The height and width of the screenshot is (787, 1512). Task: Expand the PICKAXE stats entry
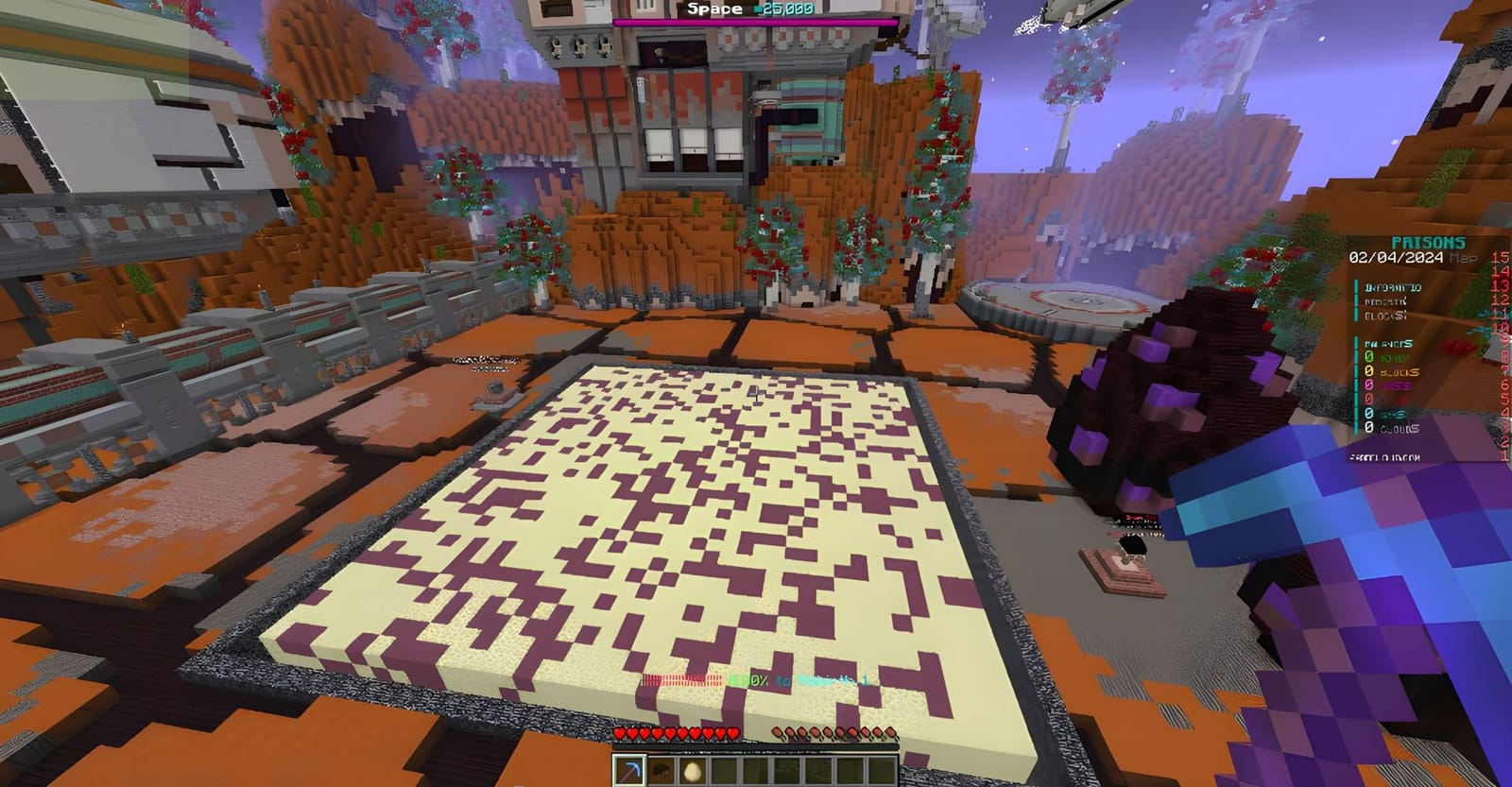point(1386,300)
